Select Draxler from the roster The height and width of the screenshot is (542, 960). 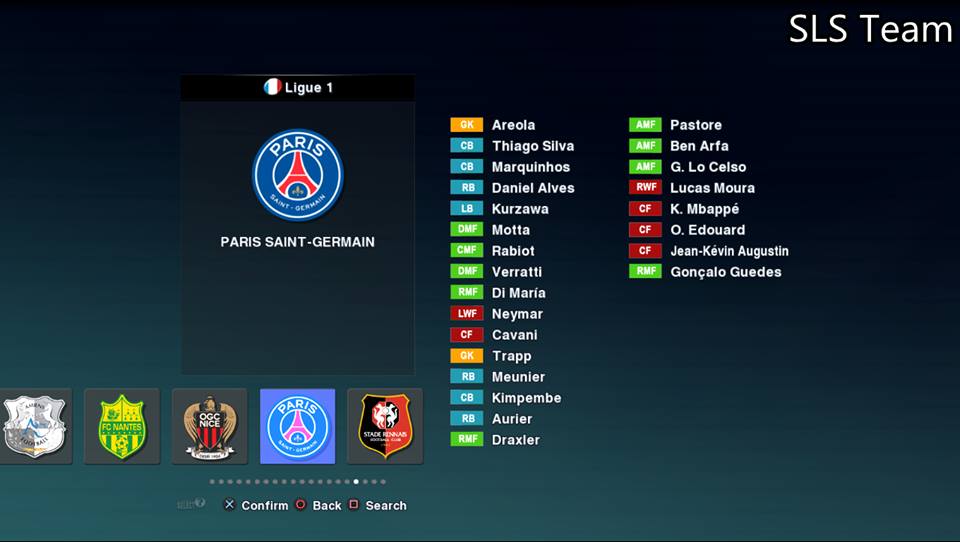(x=515, y=440)
